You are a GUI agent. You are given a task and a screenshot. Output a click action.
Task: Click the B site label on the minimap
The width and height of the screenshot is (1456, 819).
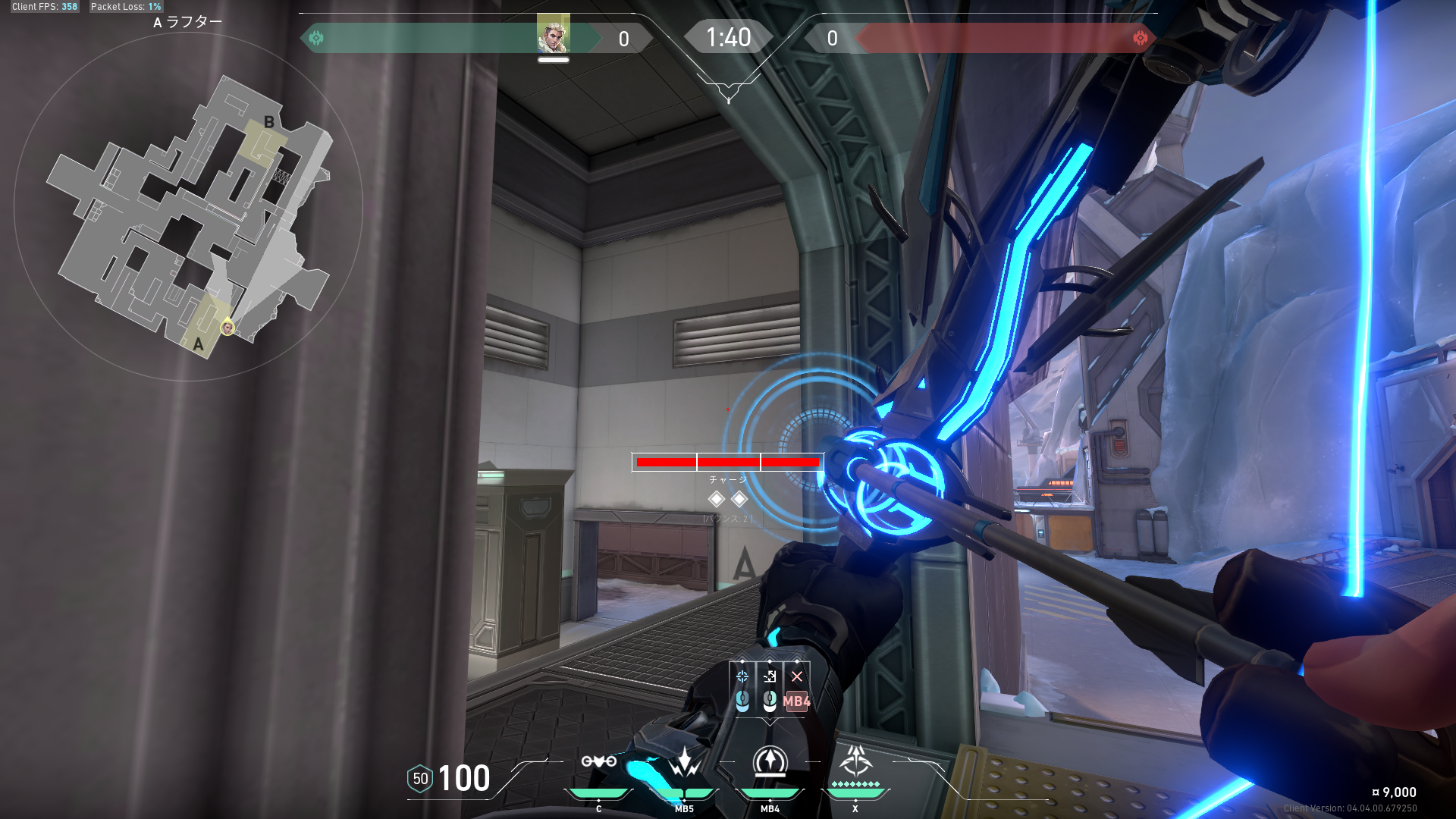pos(268,122)
